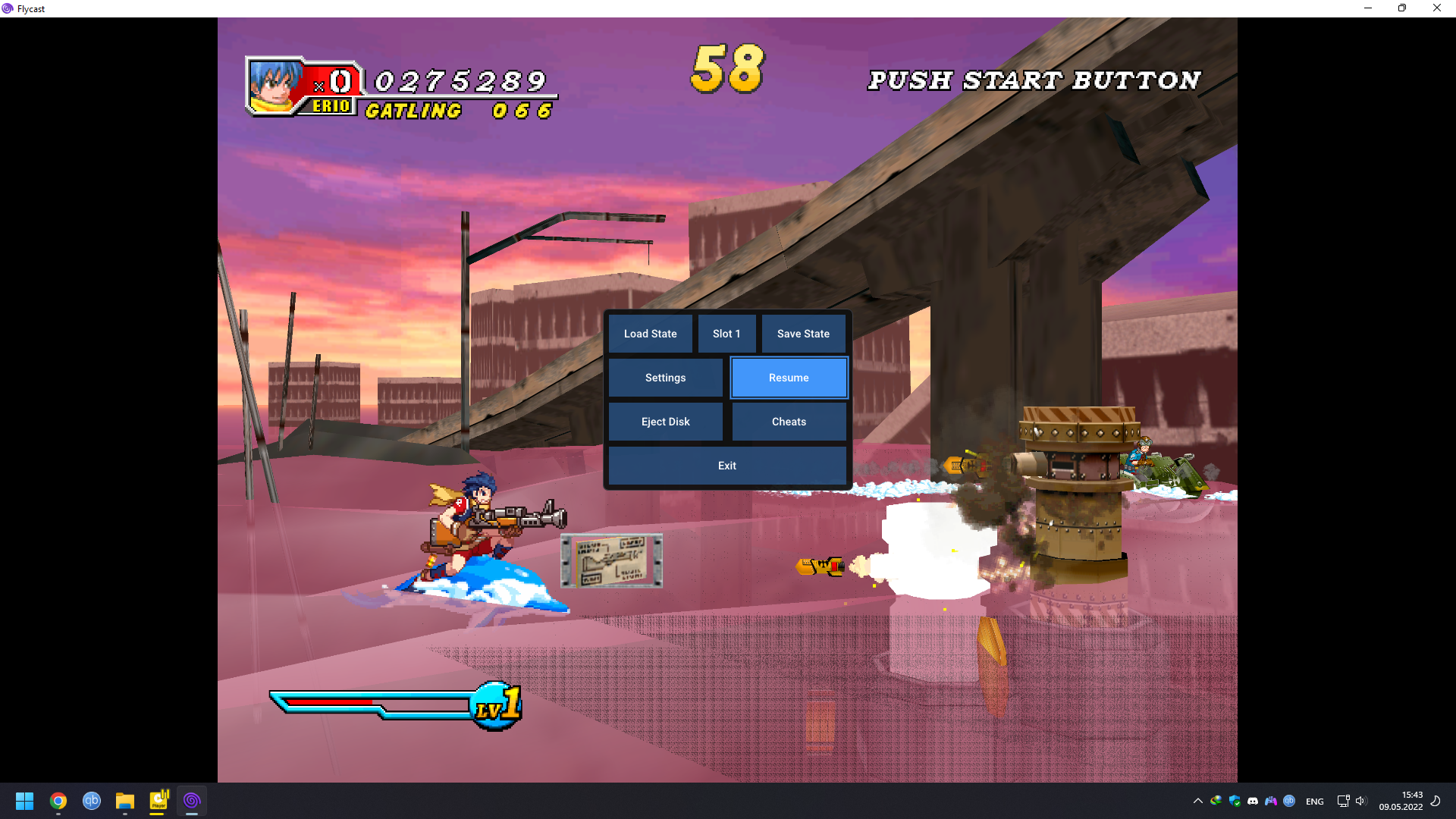Open Discord from the system tray

[x=1253, y=801]
